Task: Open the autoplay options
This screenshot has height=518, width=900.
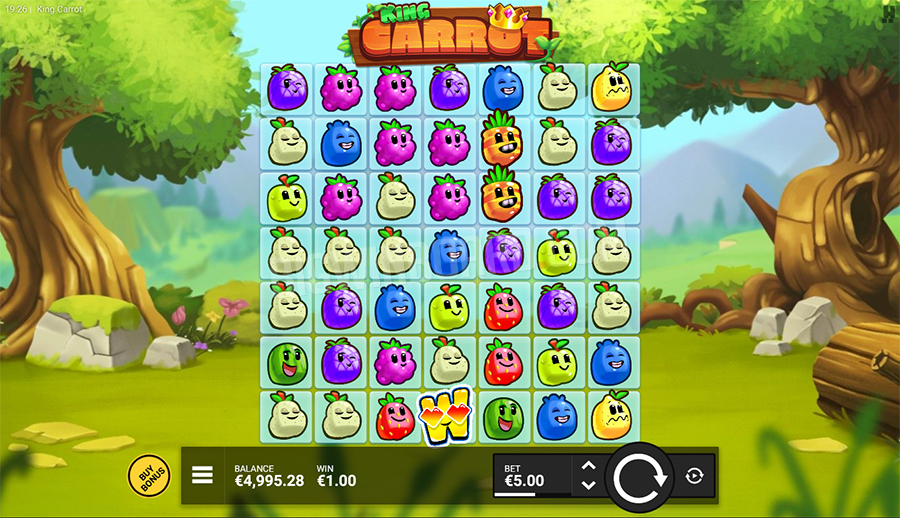Action: pos(695,476)
